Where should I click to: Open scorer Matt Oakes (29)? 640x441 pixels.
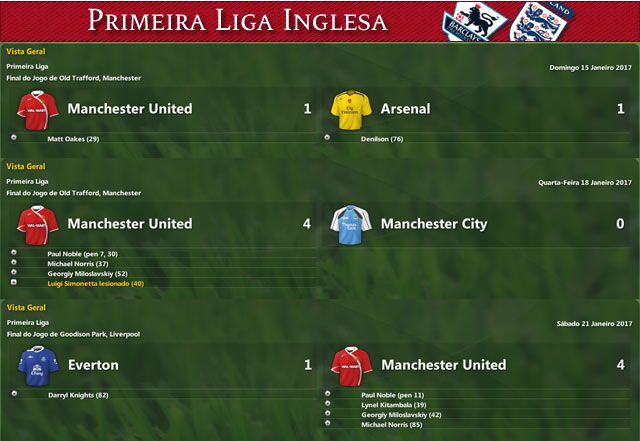73,138
